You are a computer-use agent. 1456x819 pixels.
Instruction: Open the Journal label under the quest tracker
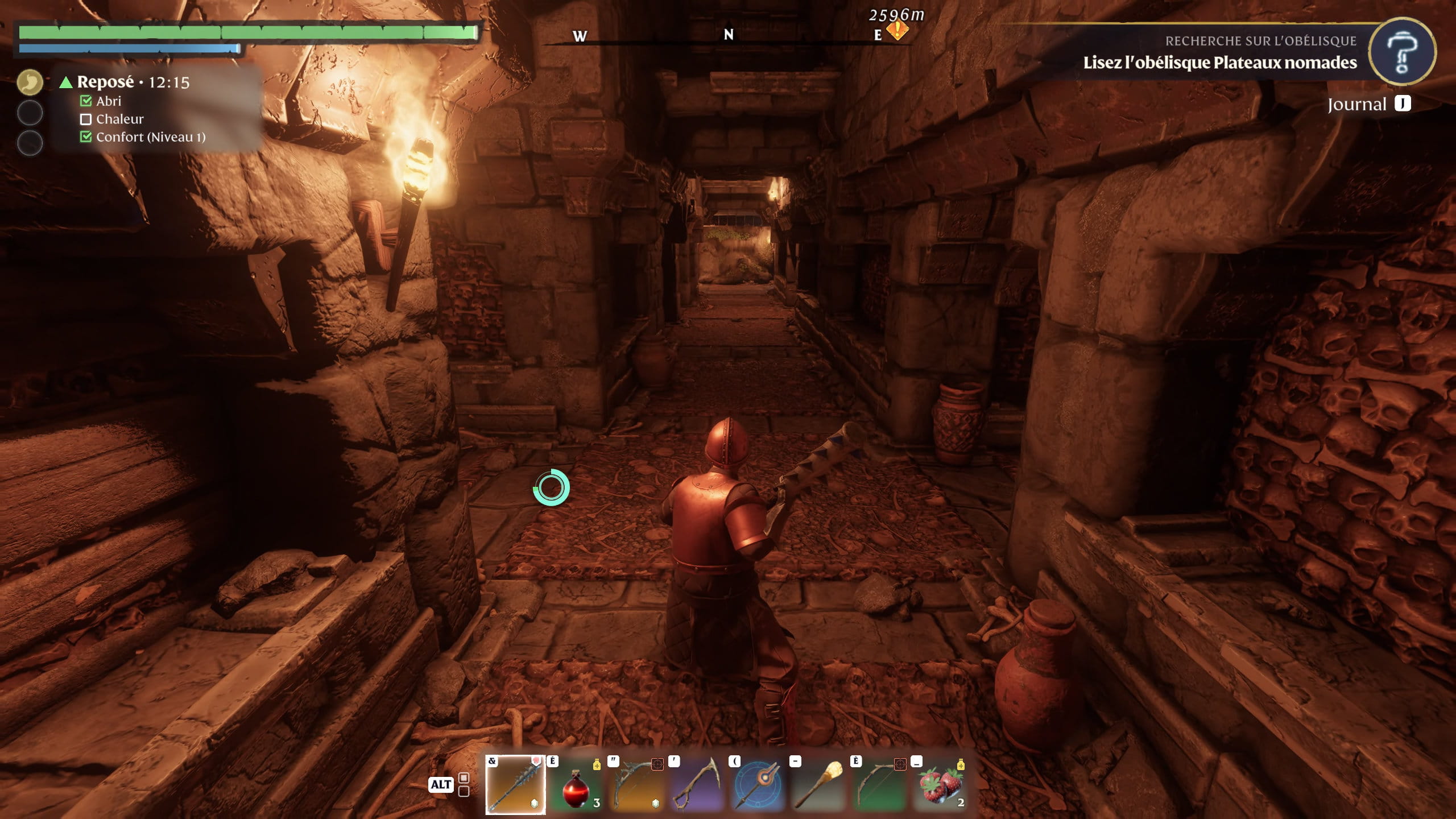1356,105
